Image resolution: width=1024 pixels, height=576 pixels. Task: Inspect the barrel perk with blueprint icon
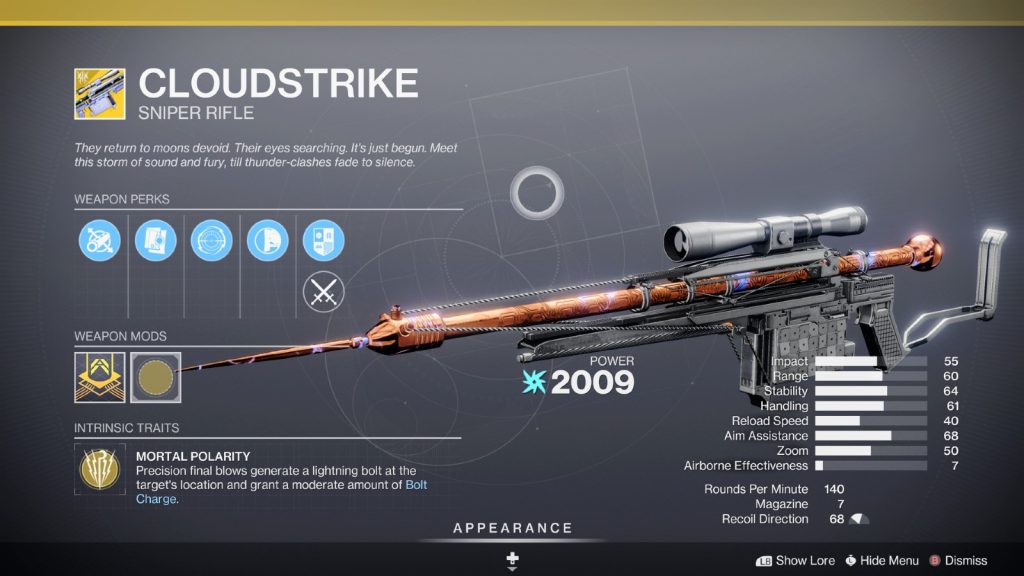click(156, 240)
